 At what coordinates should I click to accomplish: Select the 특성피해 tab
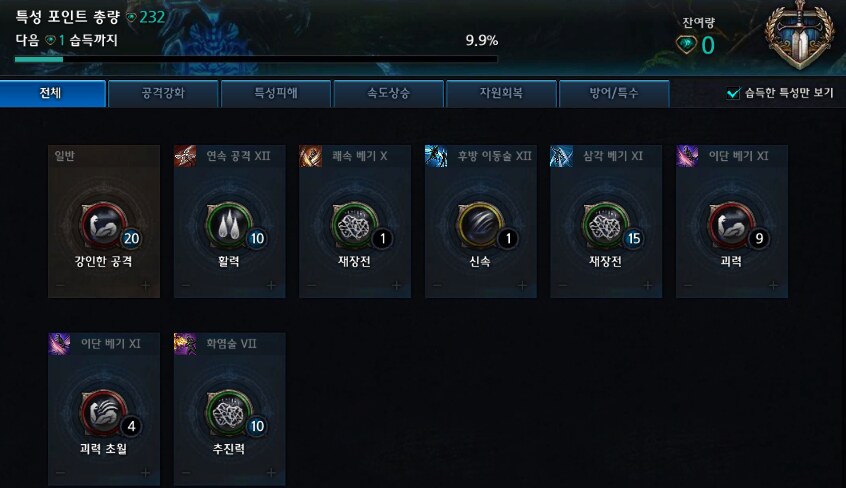point(275,94)
